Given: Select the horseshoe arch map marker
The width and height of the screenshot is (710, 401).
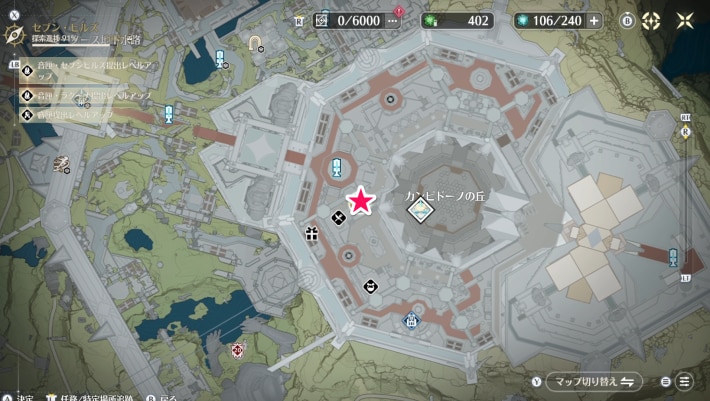Looking at the screenshot, I should pyautogui.click(x=254, y=44).
